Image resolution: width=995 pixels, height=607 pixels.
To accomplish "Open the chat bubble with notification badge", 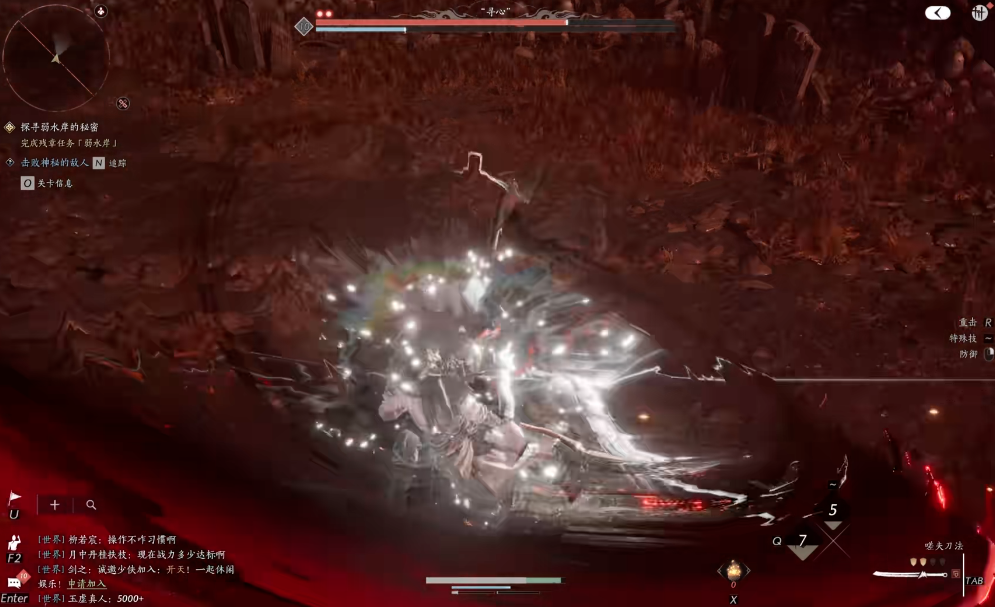I will coord(16,581).
